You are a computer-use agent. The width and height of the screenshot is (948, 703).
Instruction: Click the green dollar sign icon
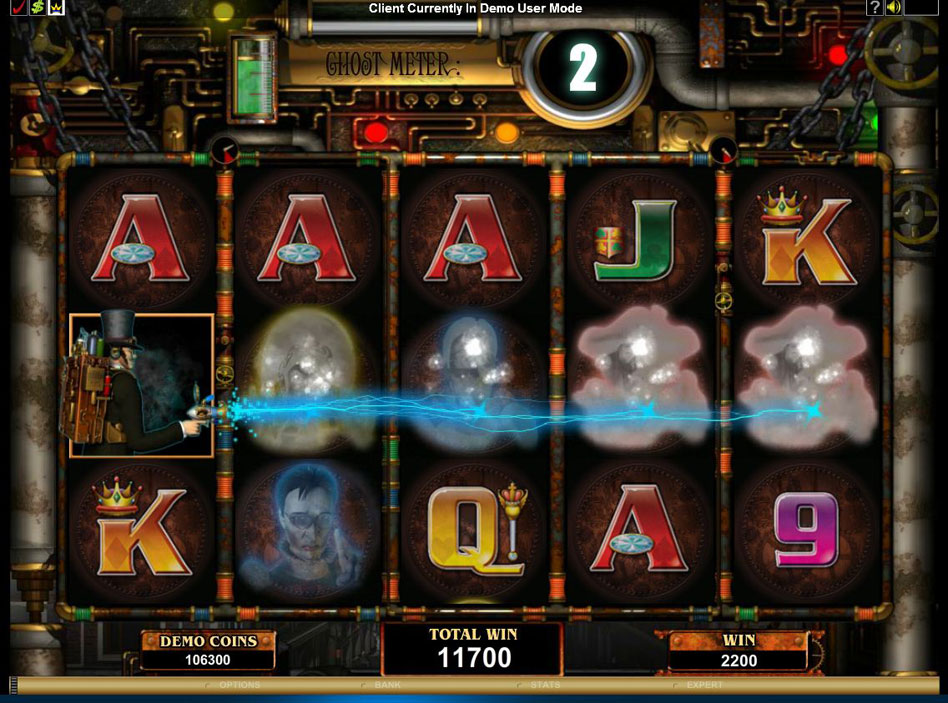click(36, 8)
